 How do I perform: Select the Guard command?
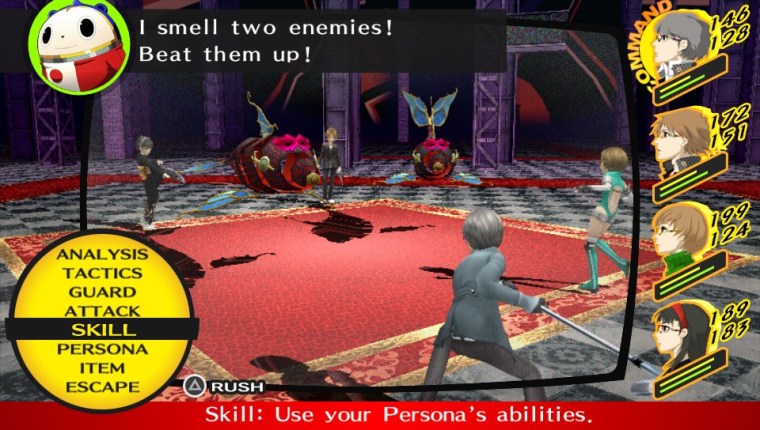[x=102, y=292]
